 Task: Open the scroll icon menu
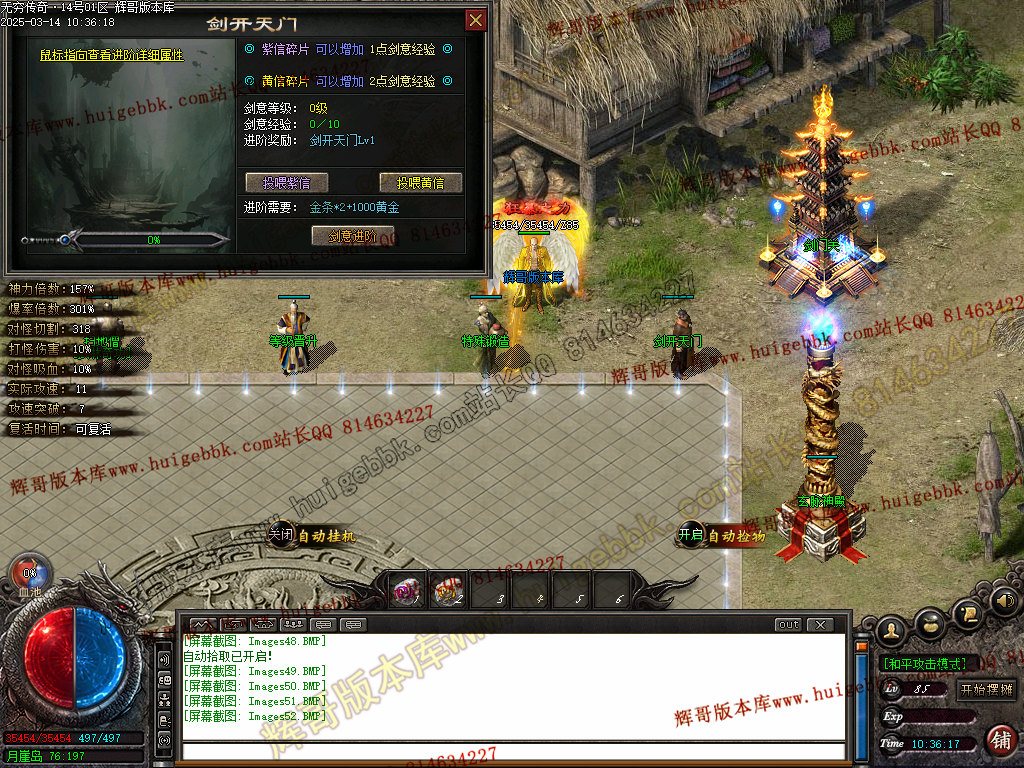pyautogui.click(x=966, y=613)
